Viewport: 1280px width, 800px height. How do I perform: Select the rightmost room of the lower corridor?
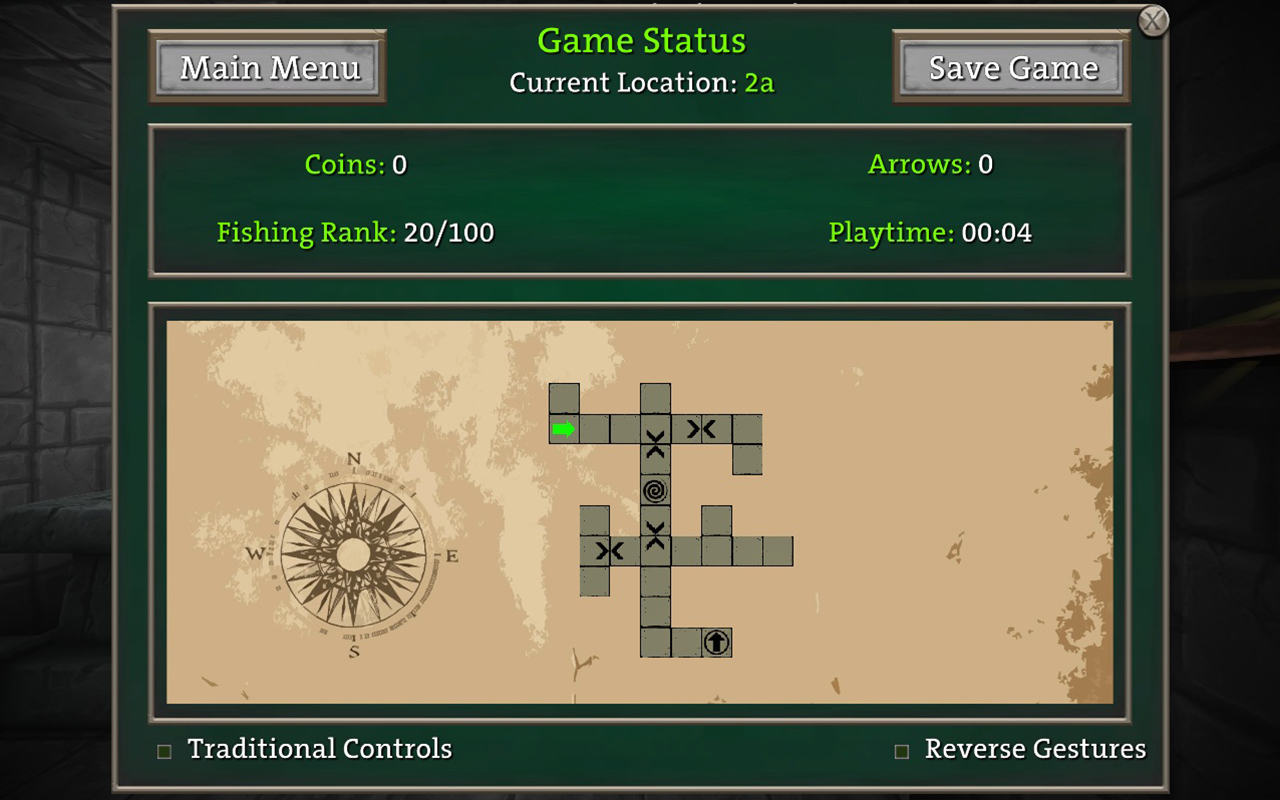(x=777, y=549)
